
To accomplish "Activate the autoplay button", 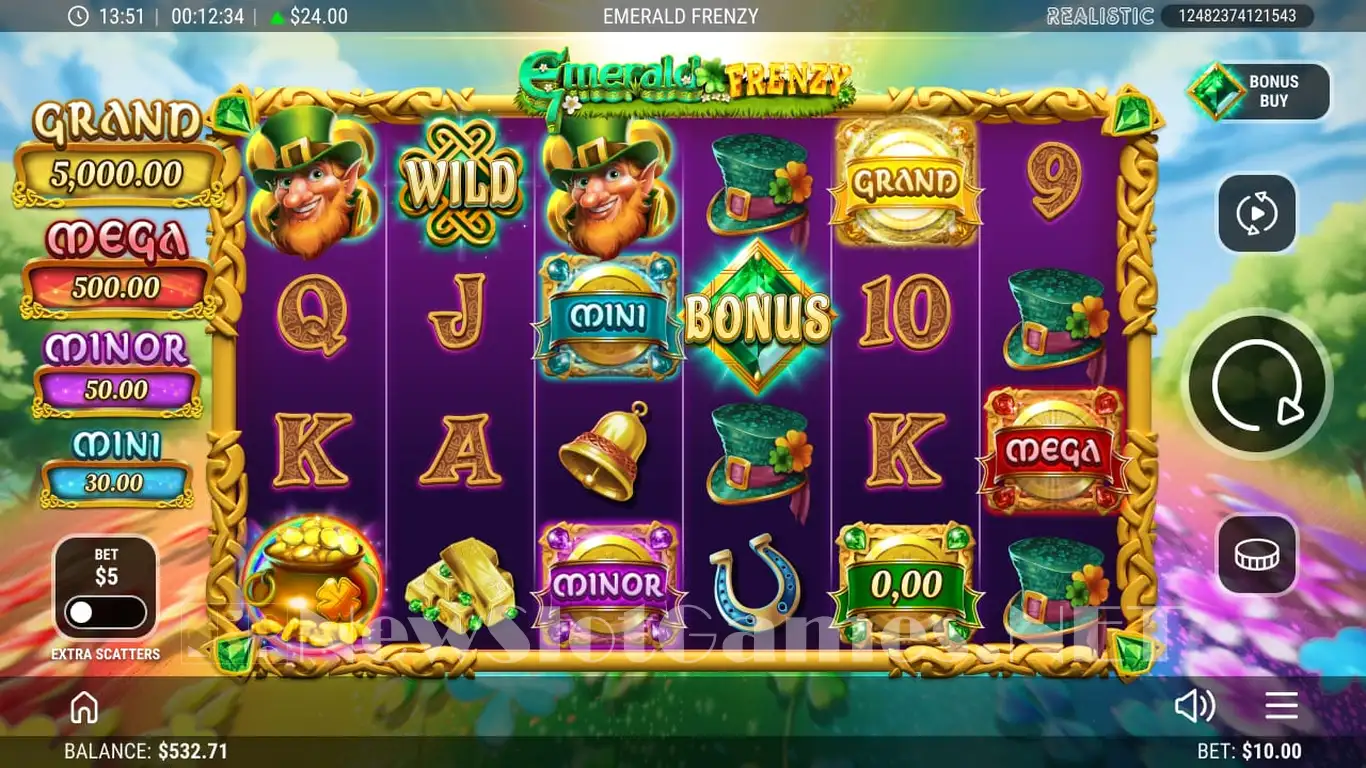I will coord(1257,213).
